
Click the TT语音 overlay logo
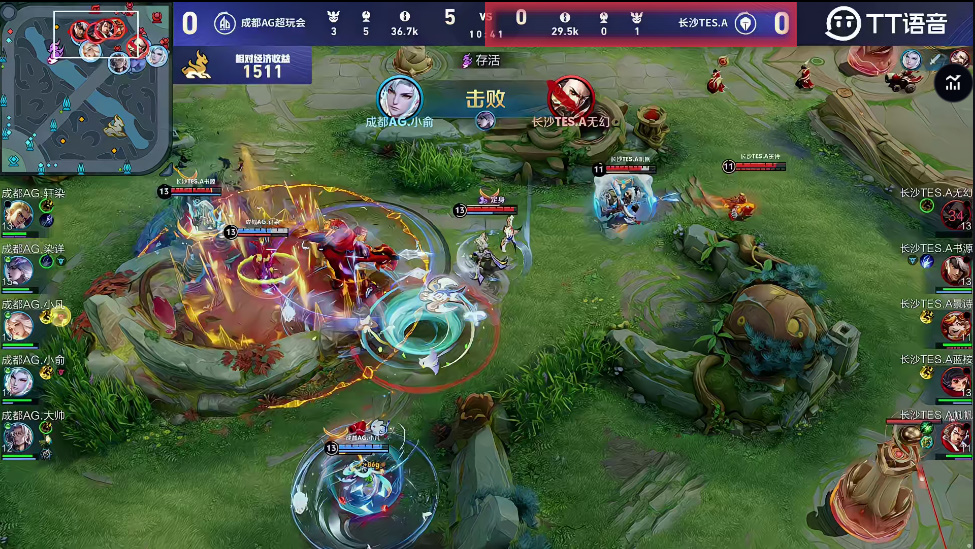pos(886,23)
